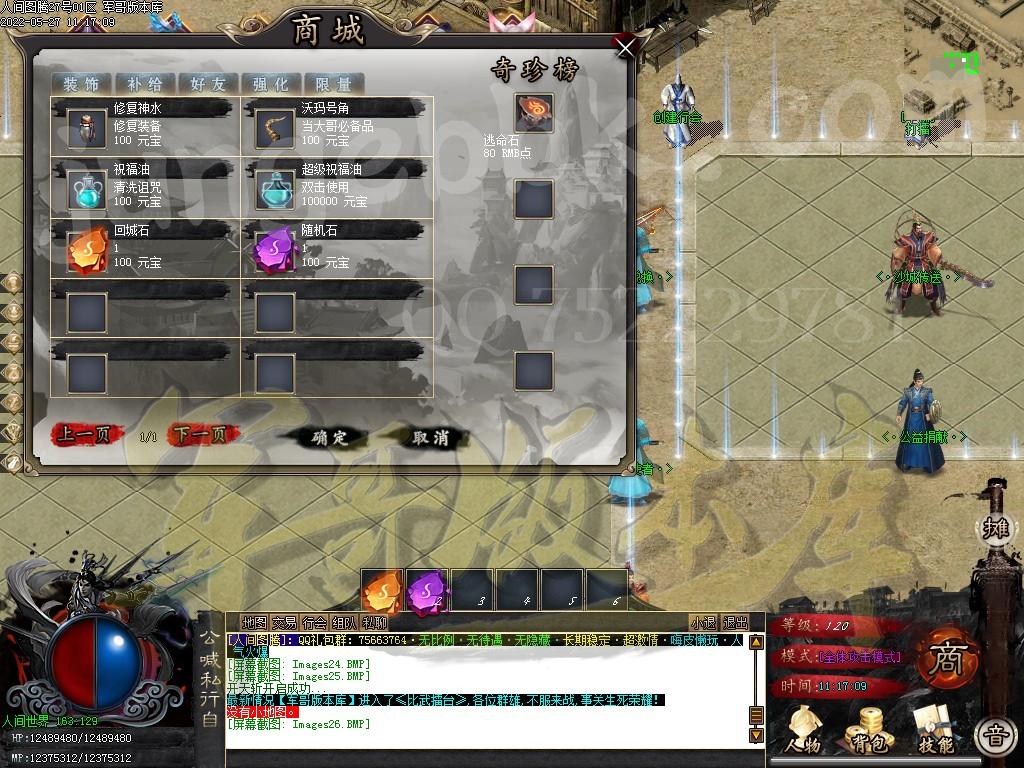The image size is (1024, 768).
Task: Switch chat to the 行会 guild channel
Action: click(x=314, y=623)
